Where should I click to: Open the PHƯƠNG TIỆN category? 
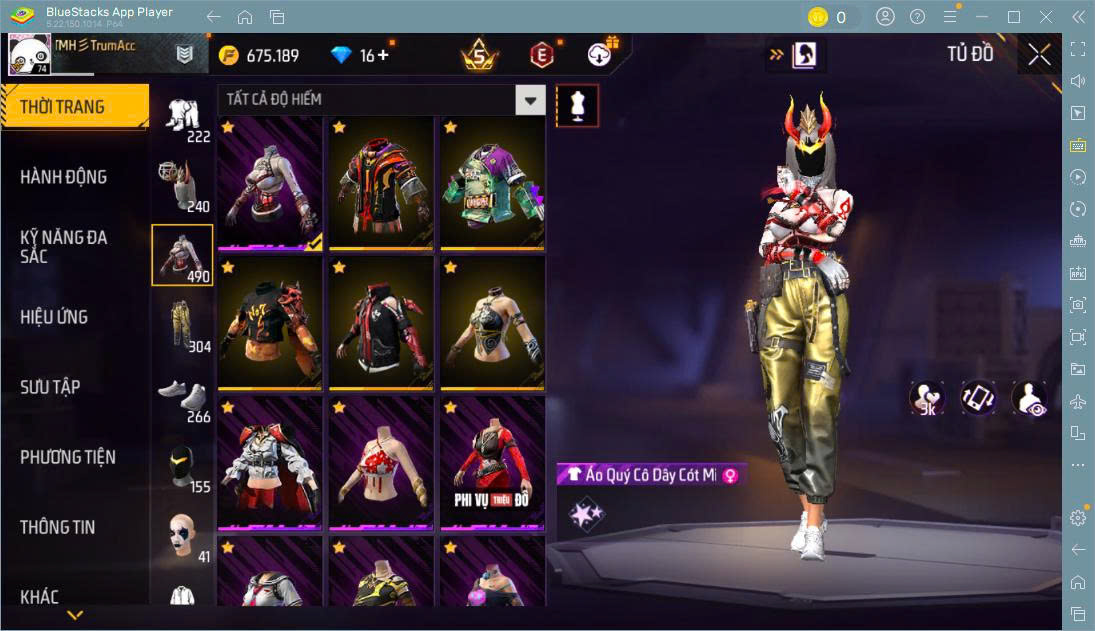(x=68, y=457)
